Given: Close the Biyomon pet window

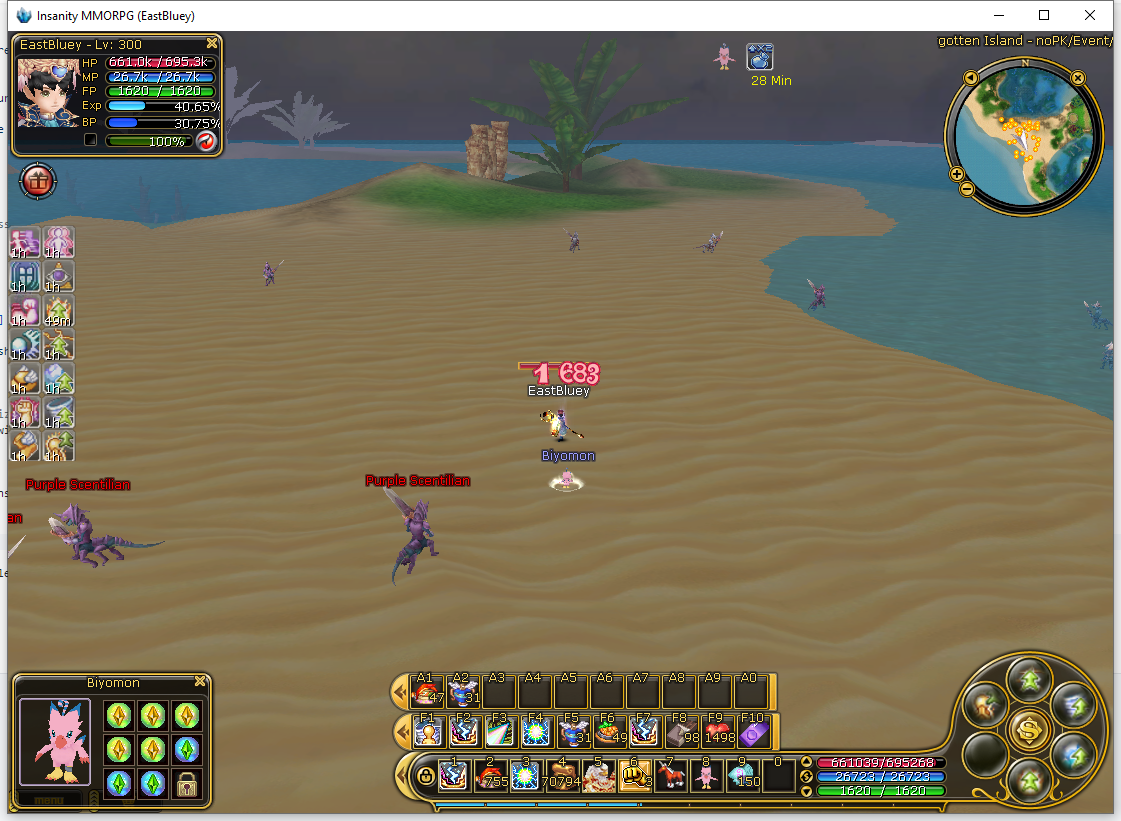Looking at the screenshot, I should click(200, 682).
